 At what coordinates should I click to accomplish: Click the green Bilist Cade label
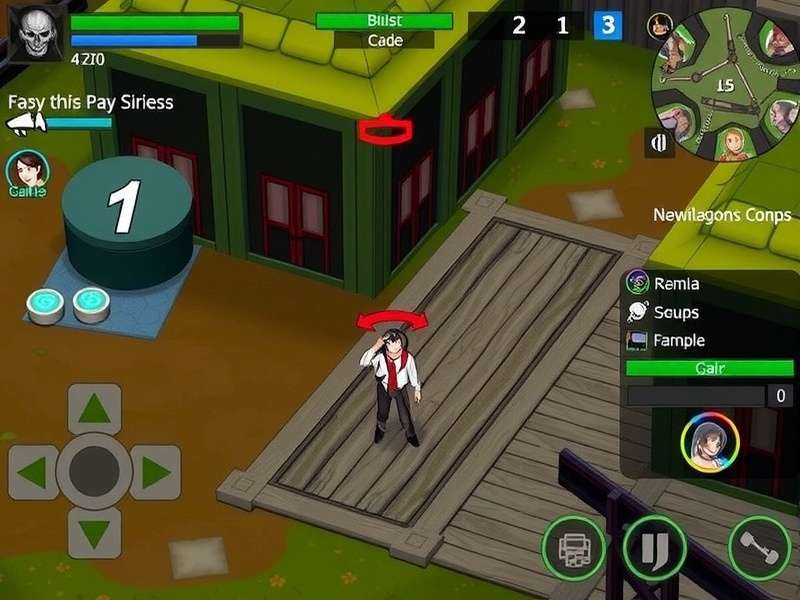(384, 22)
